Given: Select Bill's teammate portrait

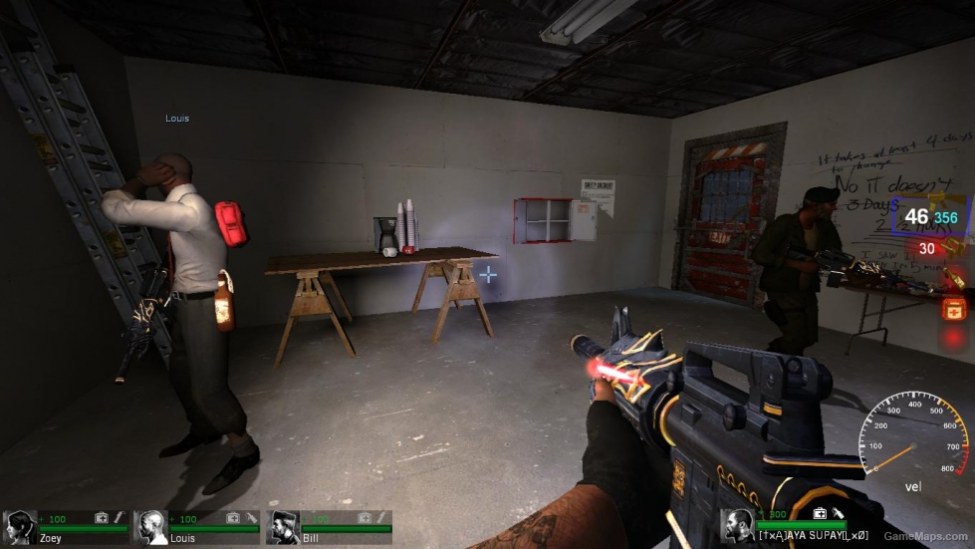Looking at the screenshot, I should [283, 526].
